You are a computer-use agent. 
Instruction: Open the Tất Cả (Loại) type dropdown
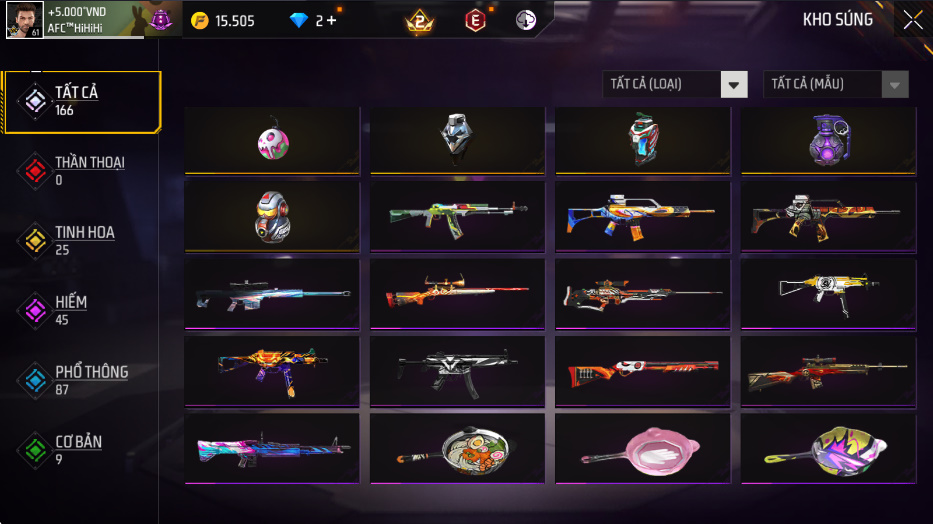click(675, 85)
